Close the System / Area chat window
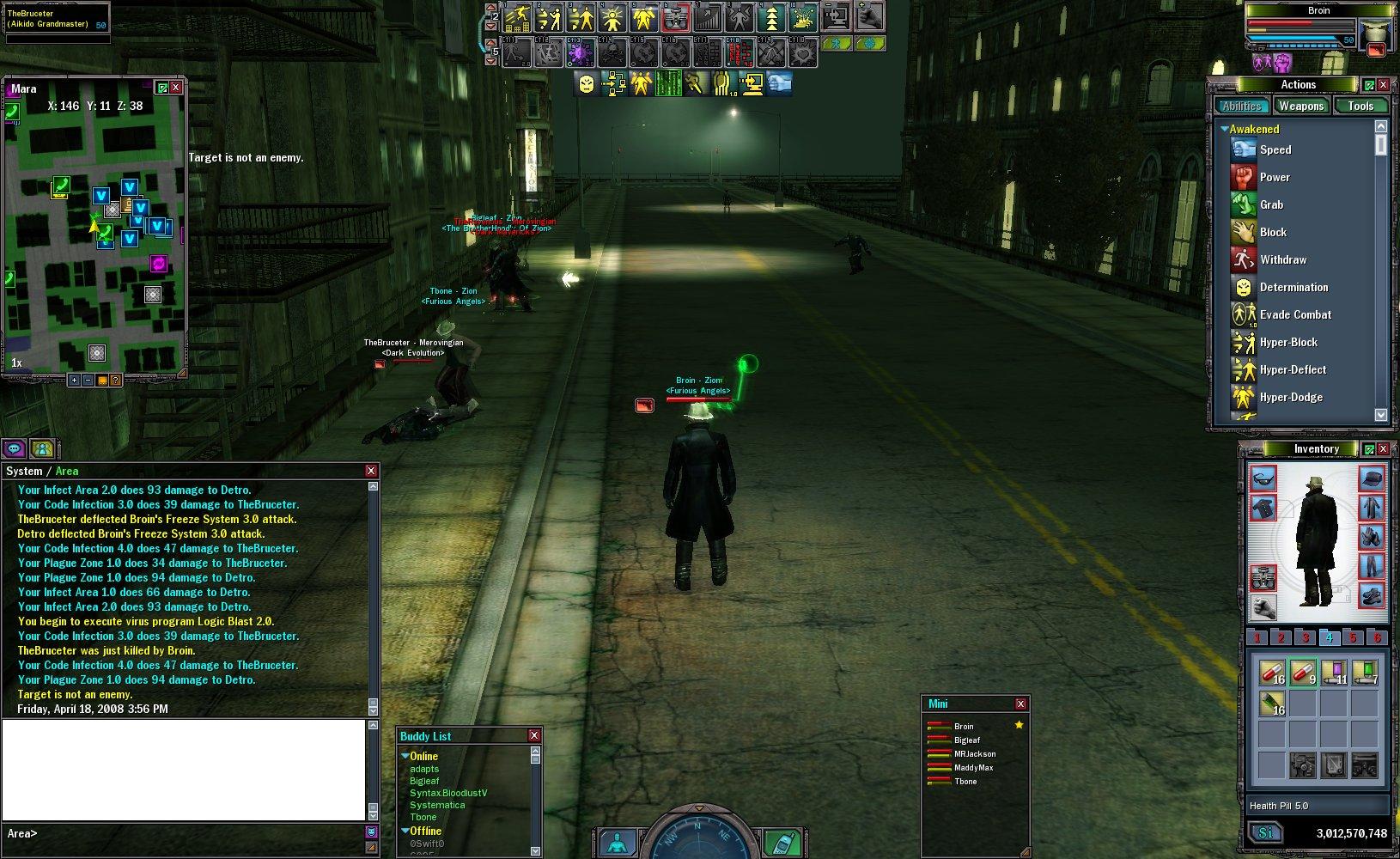The height and width of the screenshot is (859, 1400). click(x=371, y=471)
